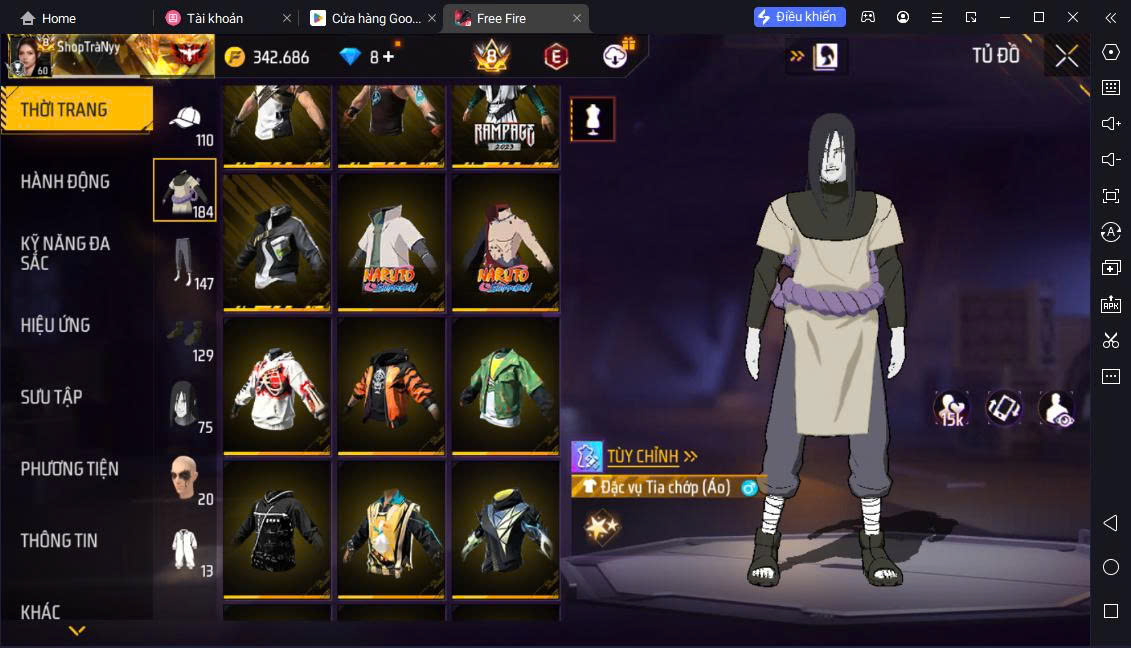The height and width of the screenshot is (648, 1131).
Task: Click the diamond plus to top up
Action: click(388, 57)
